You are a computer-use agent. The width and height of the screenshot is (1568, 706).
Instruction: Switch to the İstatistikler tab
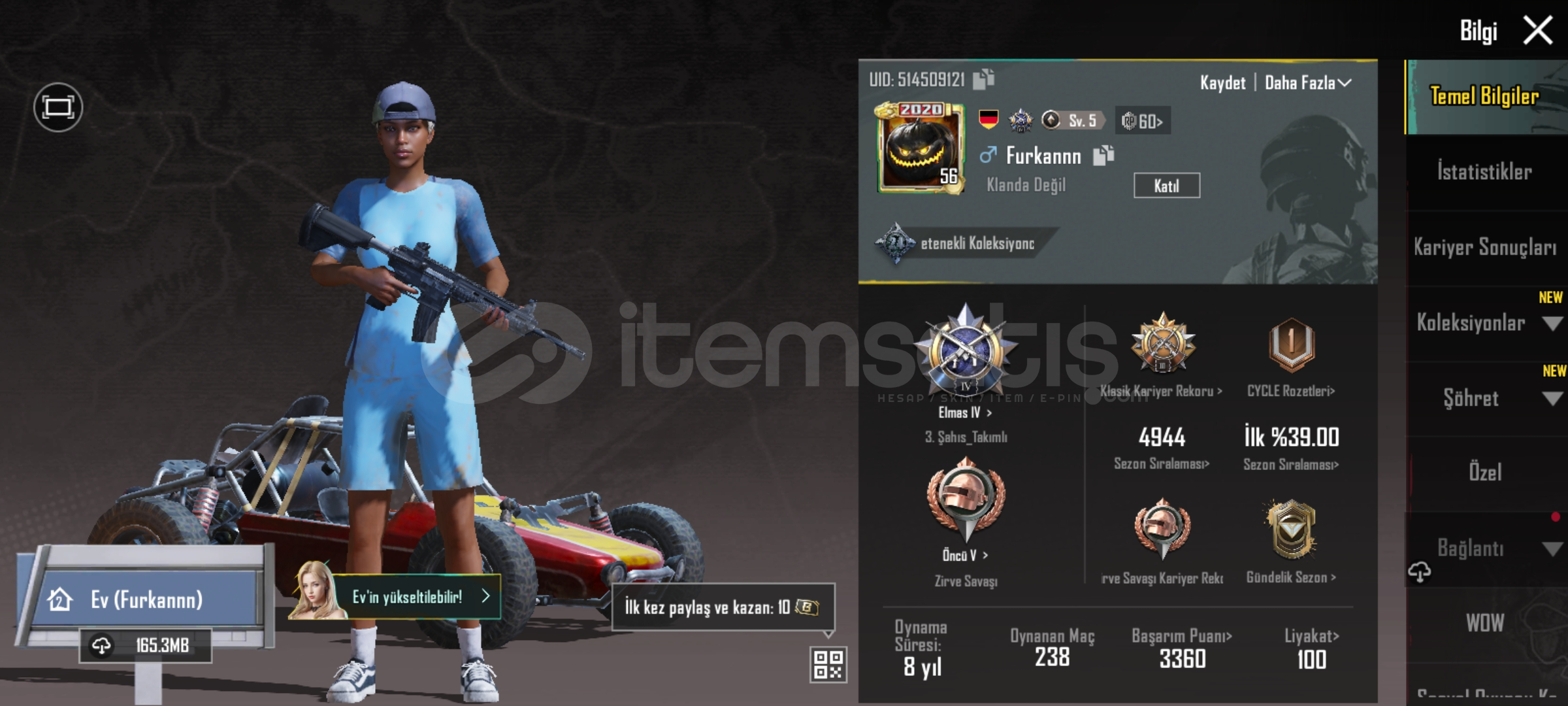pyautogui.click(x=1484, y=171)
